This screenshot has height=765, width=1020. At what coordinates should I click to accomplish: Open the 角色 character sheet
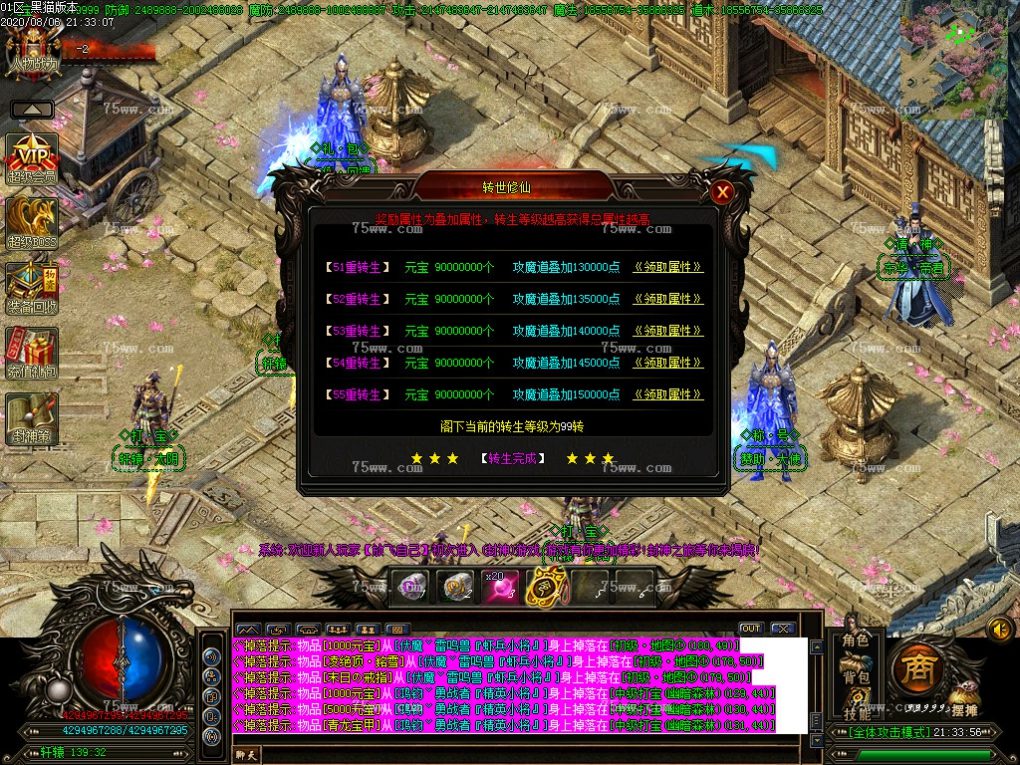tap(855, 640)
